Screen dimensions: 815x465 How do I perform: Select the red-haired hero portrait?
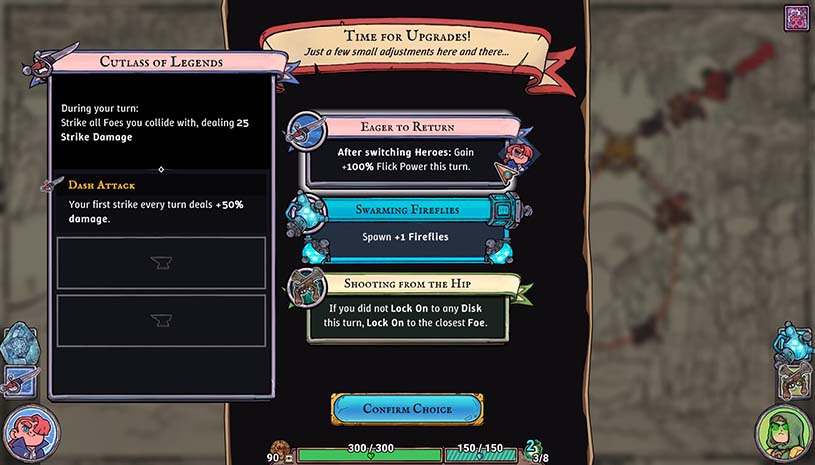30,434
